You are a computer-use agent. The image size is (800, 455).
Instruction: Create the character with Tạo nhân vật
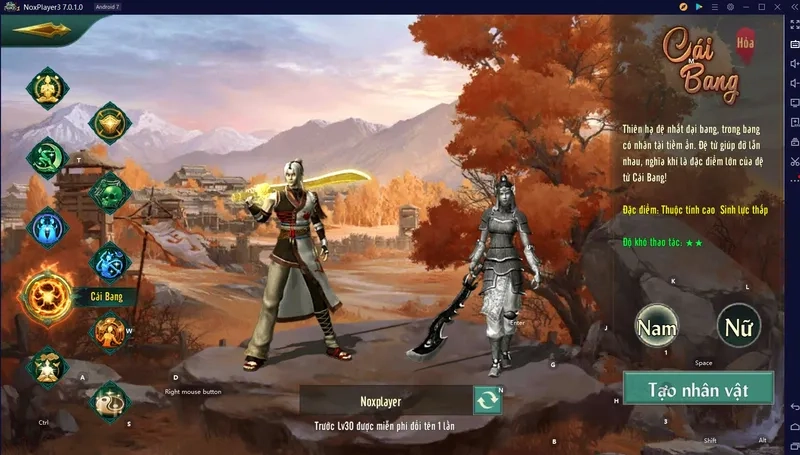(x=698, y=389)
